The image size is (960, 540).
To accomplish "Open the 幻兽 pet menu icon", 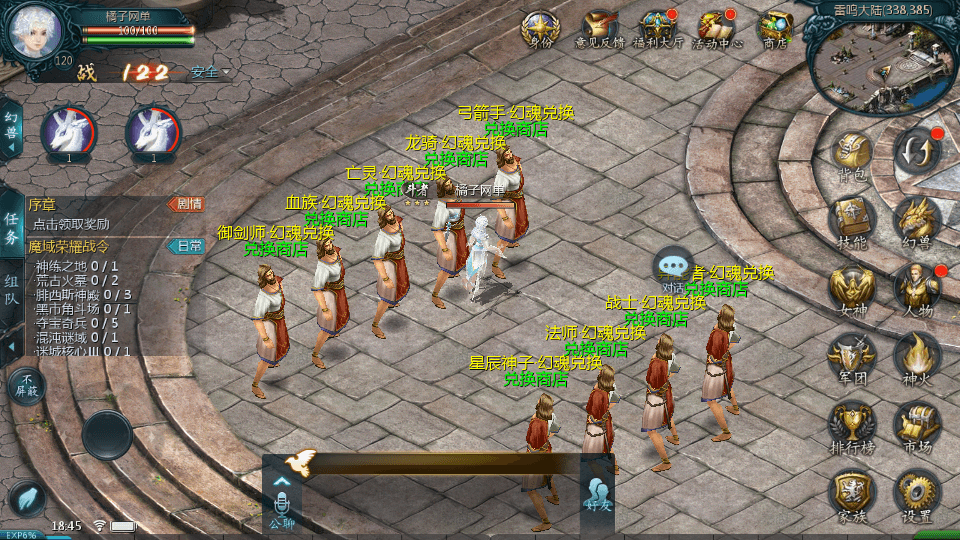I will 916,219.
